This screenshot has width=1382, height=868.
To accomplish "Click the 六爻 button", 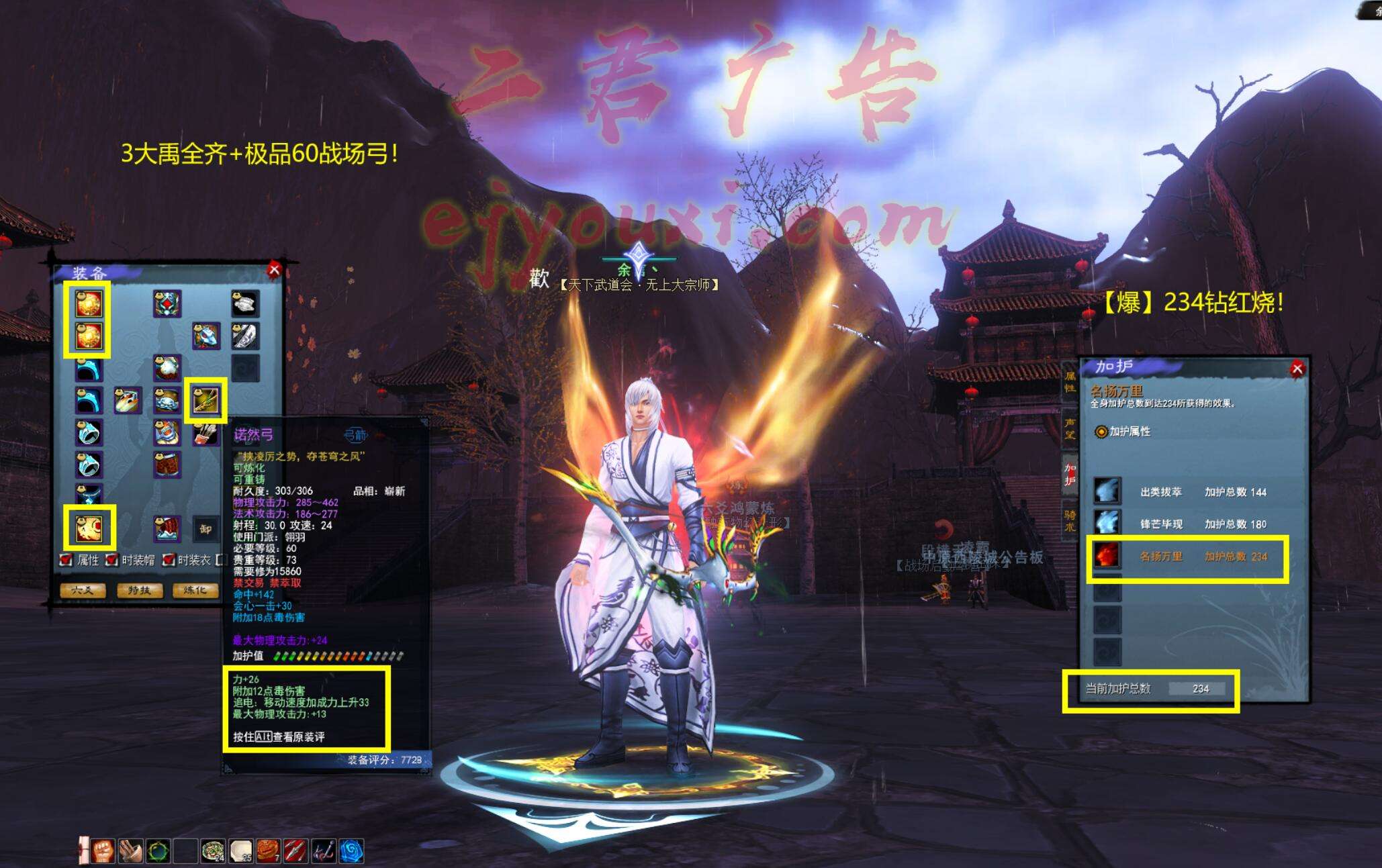I will (83, 590).
